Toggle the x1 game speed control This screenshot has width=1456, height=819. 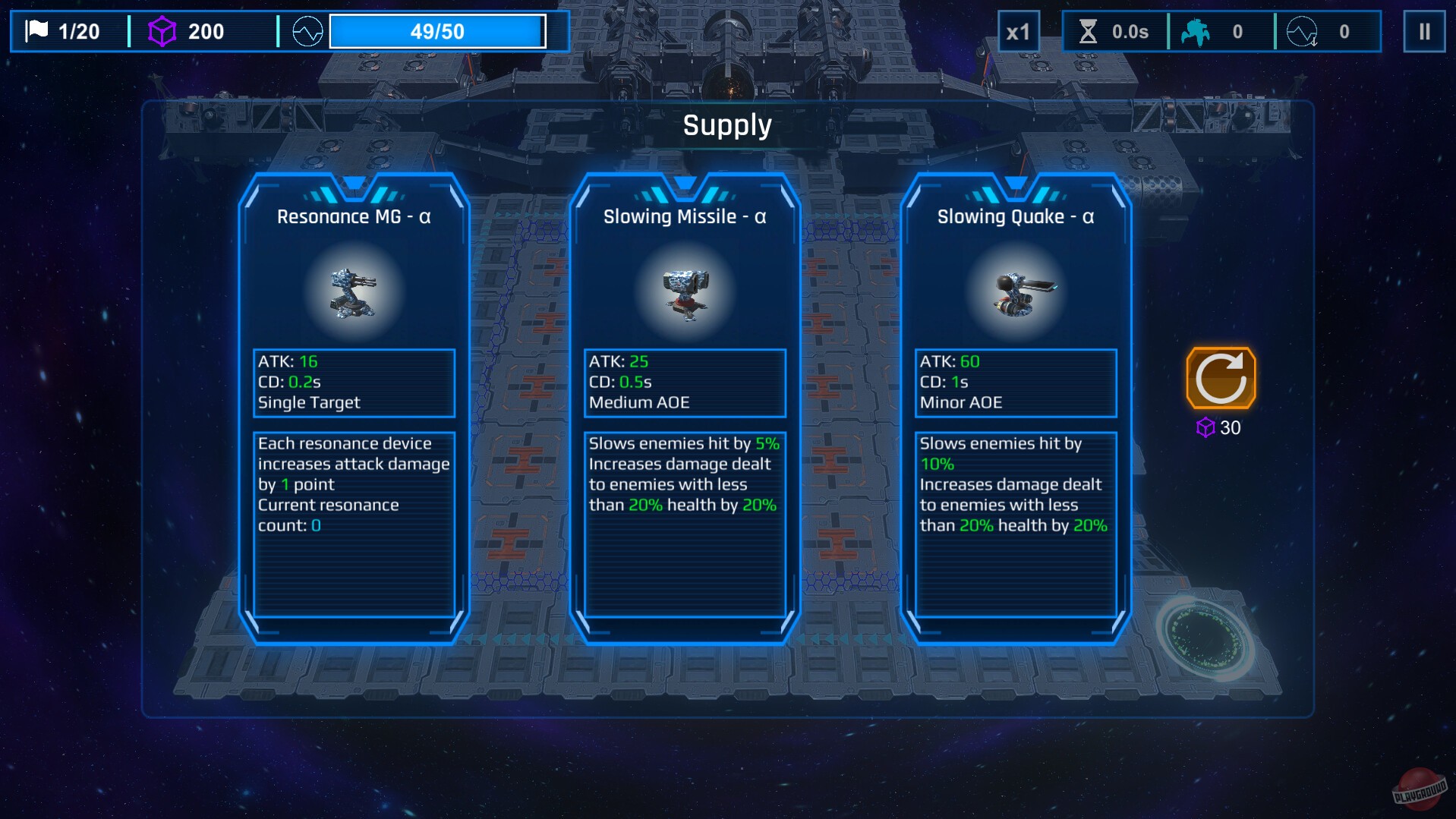click(x=1020, y=32)
